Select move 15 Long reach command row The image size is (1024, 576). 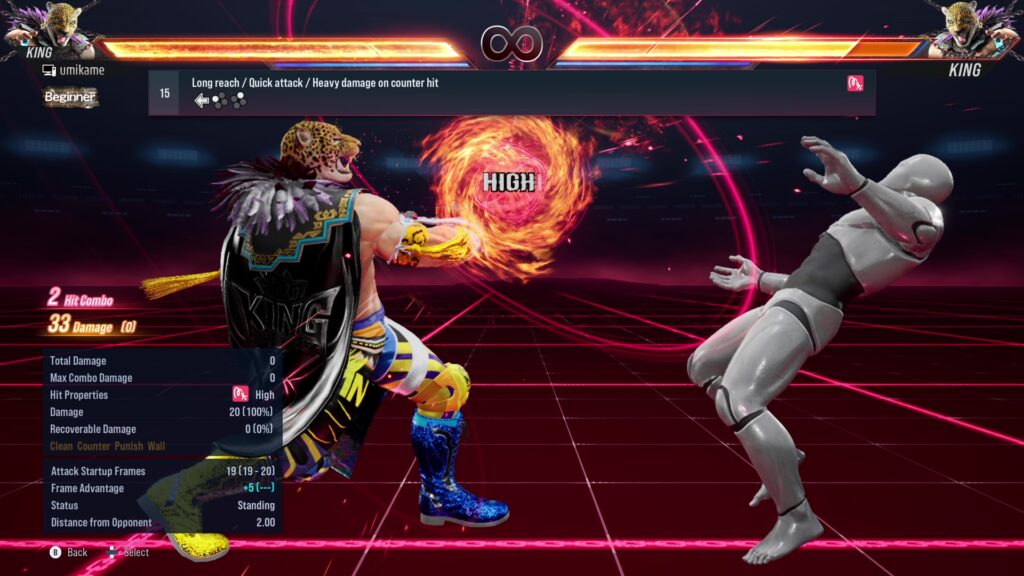click(511, 92)
